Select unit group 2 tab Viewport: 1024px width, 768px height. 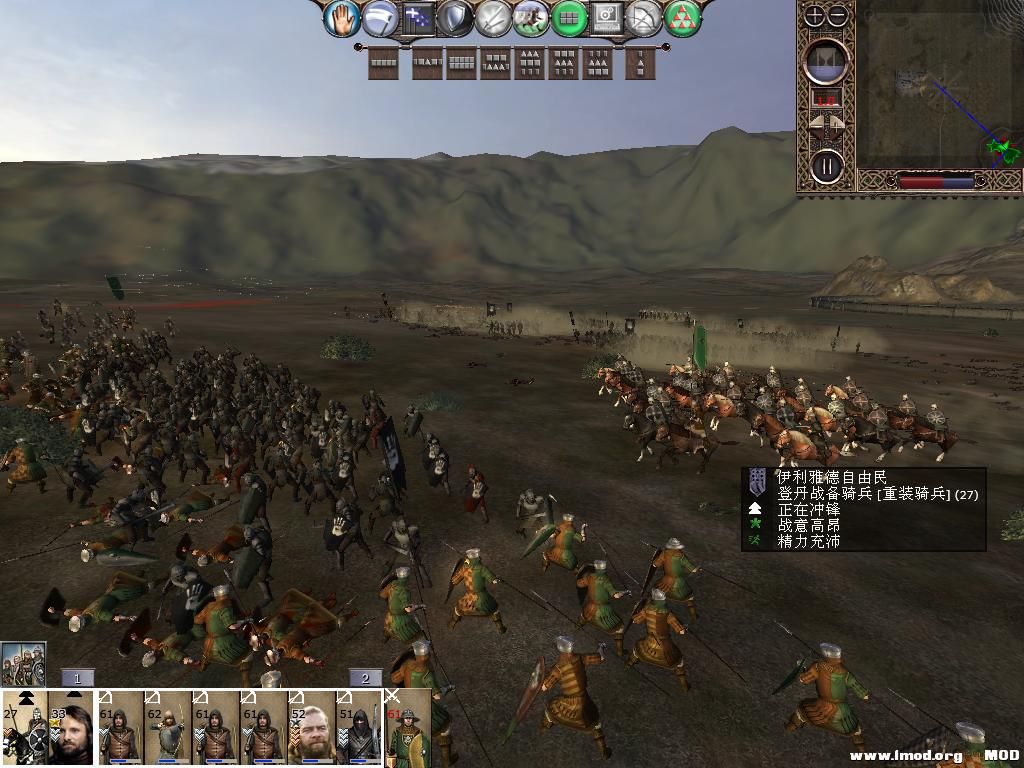pos(365,678)
